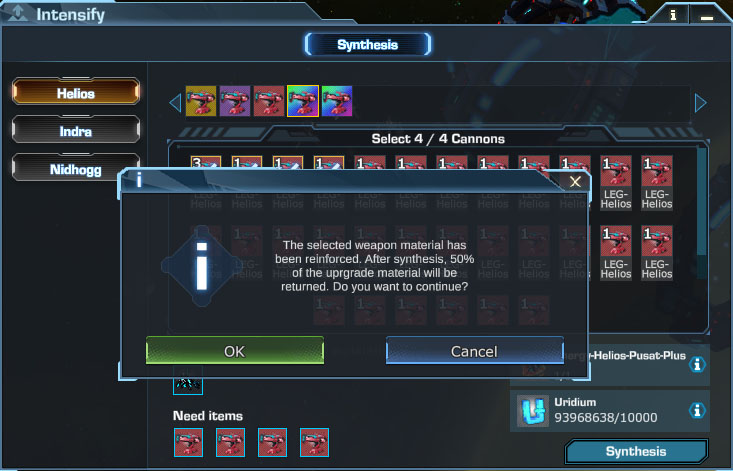View info for Uridium resource

(x=698, y=410)
